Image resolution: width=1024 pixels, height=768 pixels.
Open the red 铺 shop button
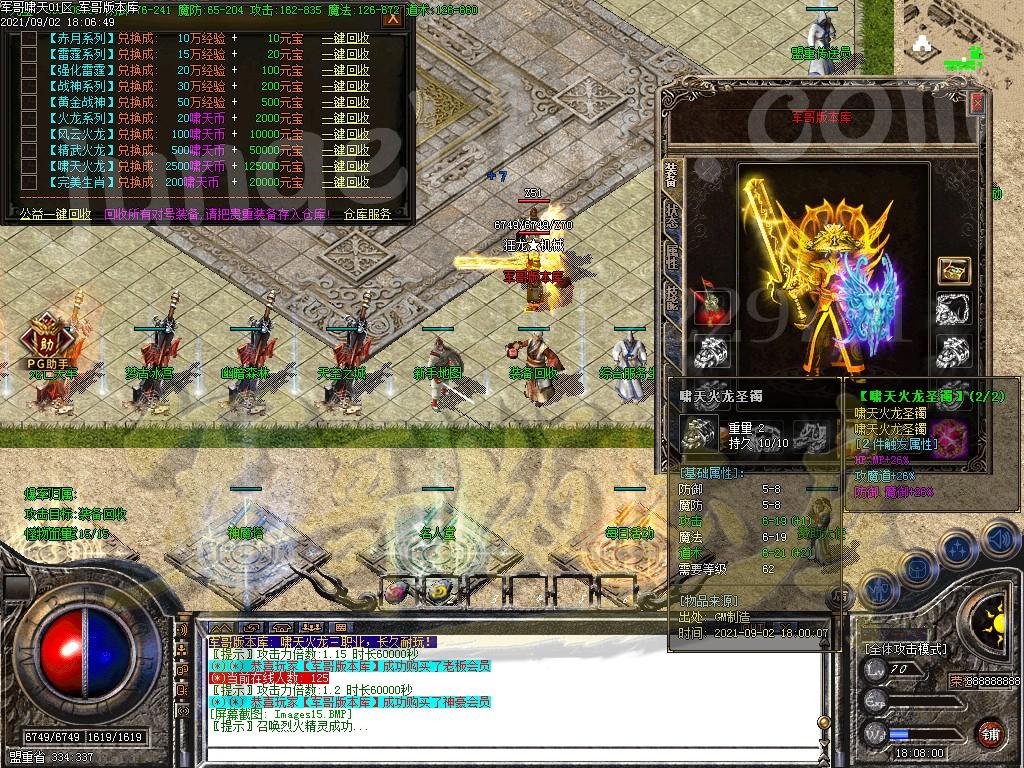[x=990, y=733]
